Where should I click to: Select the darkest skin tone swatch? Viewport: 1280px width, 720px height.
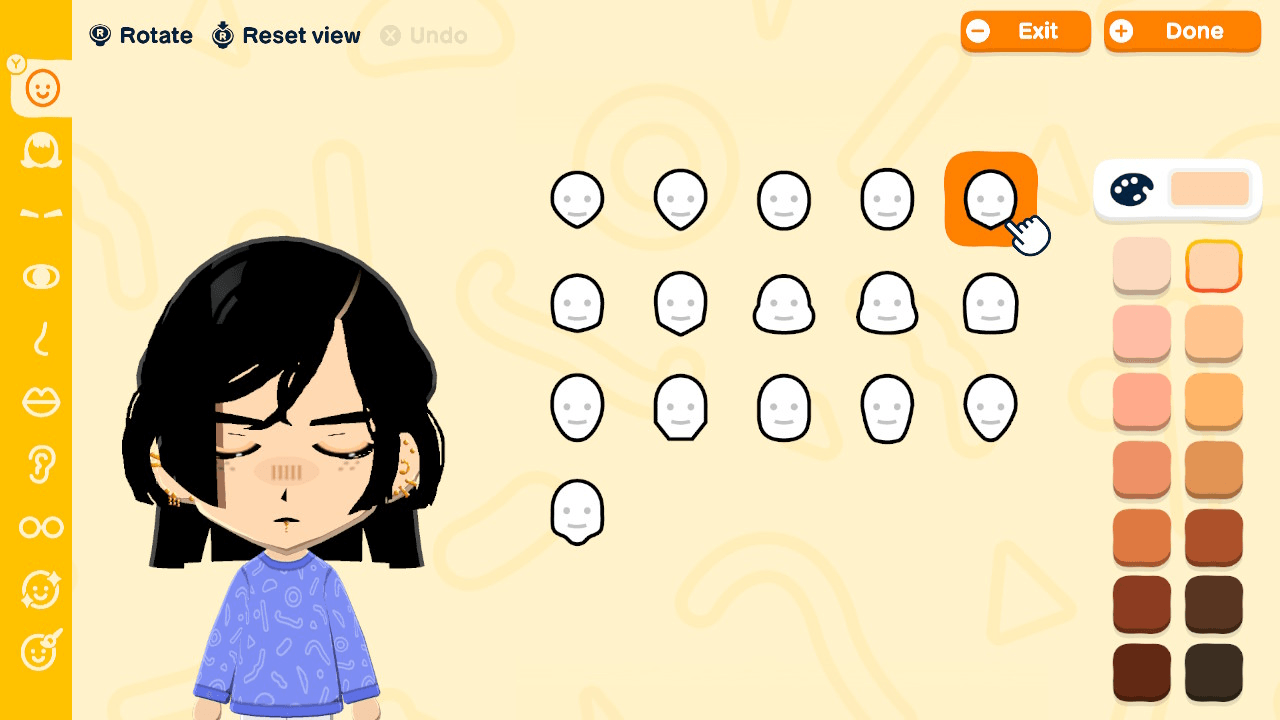point(1213,672)
